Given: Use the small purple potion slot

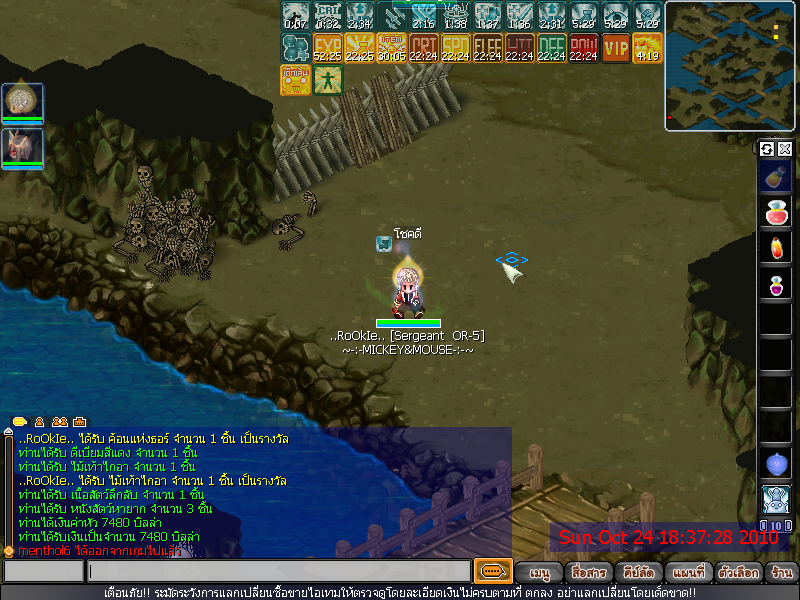Looking at the screenshot, I should tap(776, 285).
